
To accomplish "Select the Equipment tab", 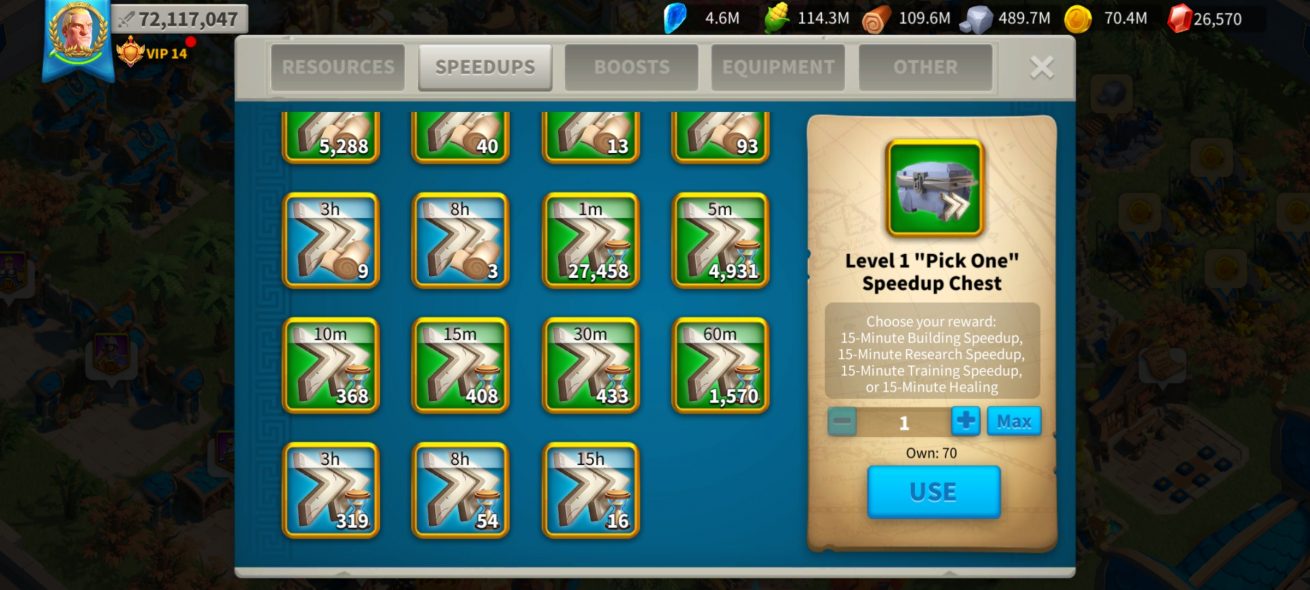I will click(778, 67).
